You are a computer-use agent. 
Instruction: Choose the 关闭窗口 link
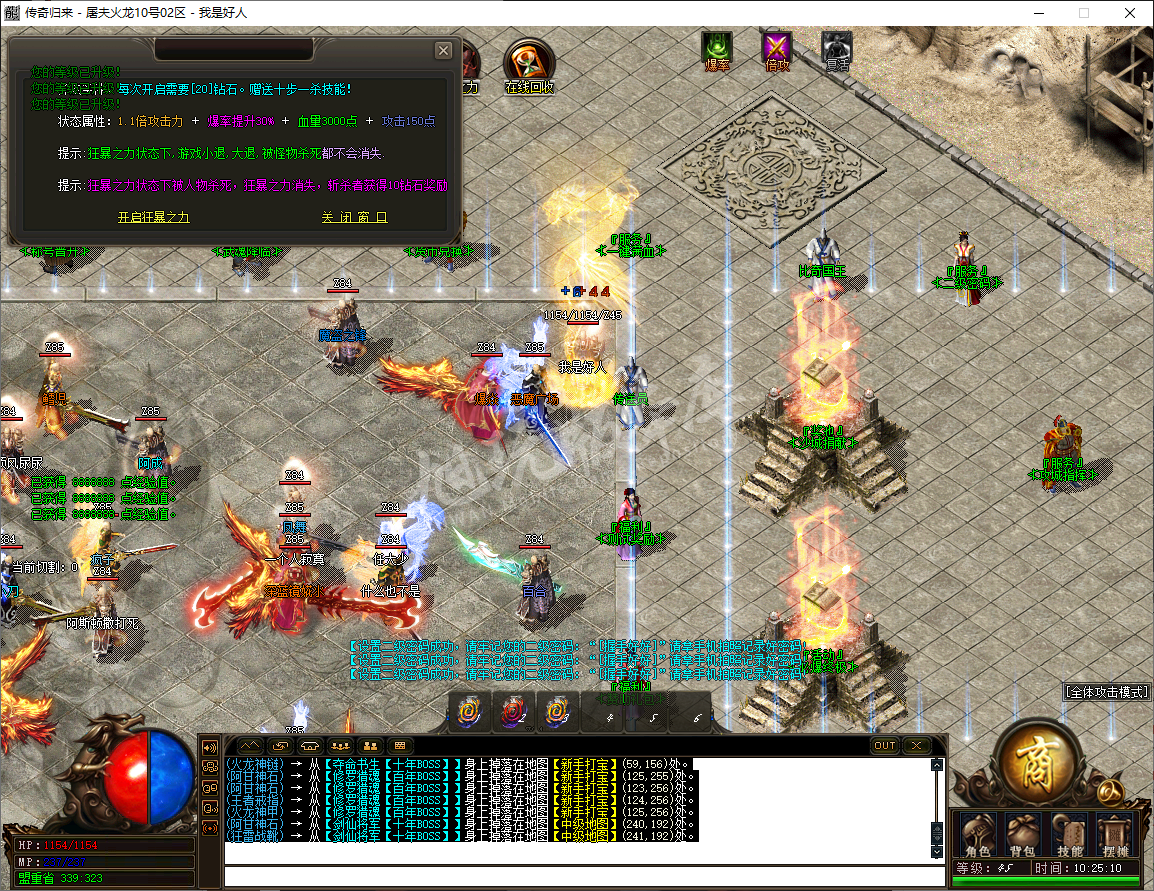pyautogui.click(x=354, y=217)
